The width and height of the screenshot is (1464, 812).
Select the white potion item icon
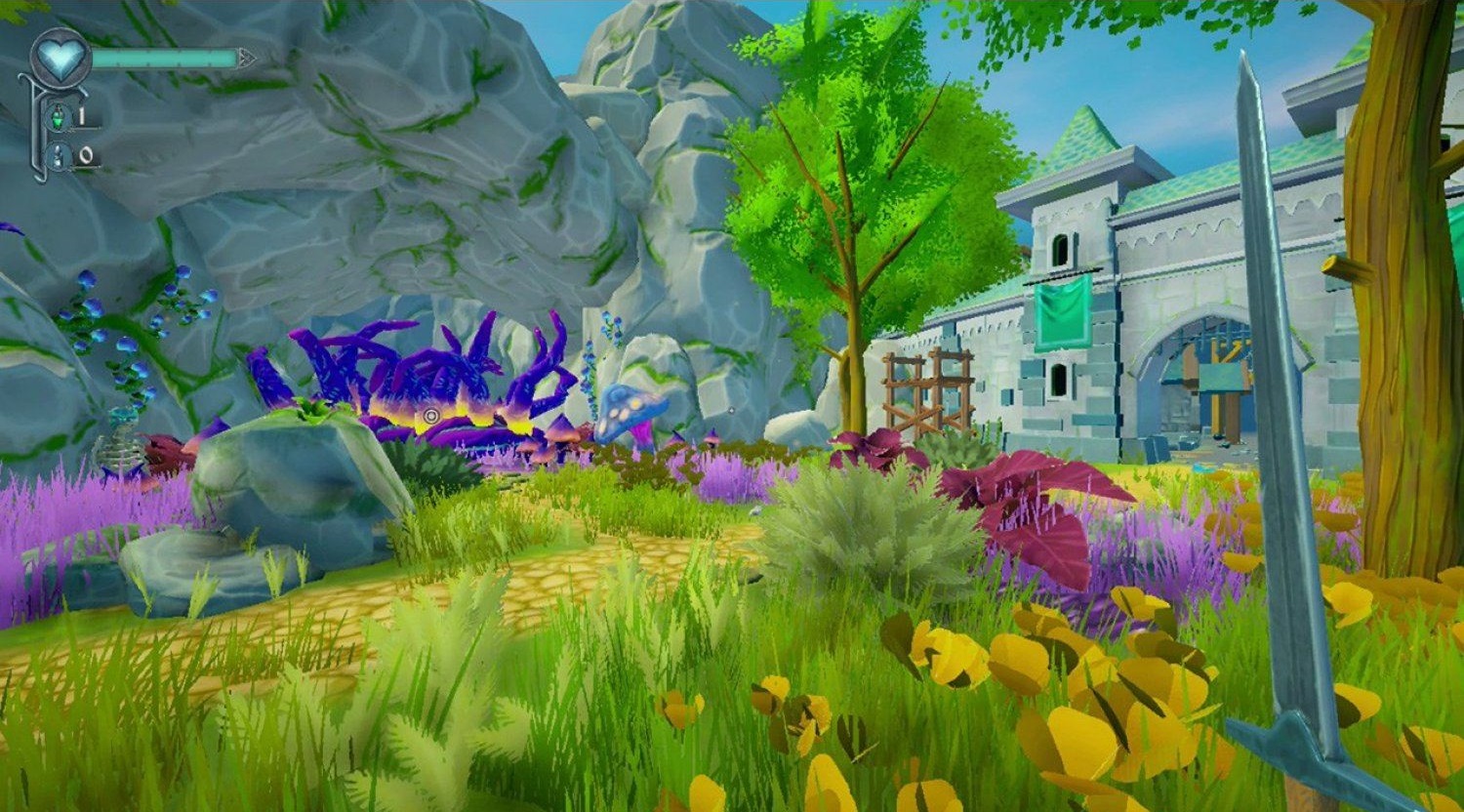coord(59,155)
